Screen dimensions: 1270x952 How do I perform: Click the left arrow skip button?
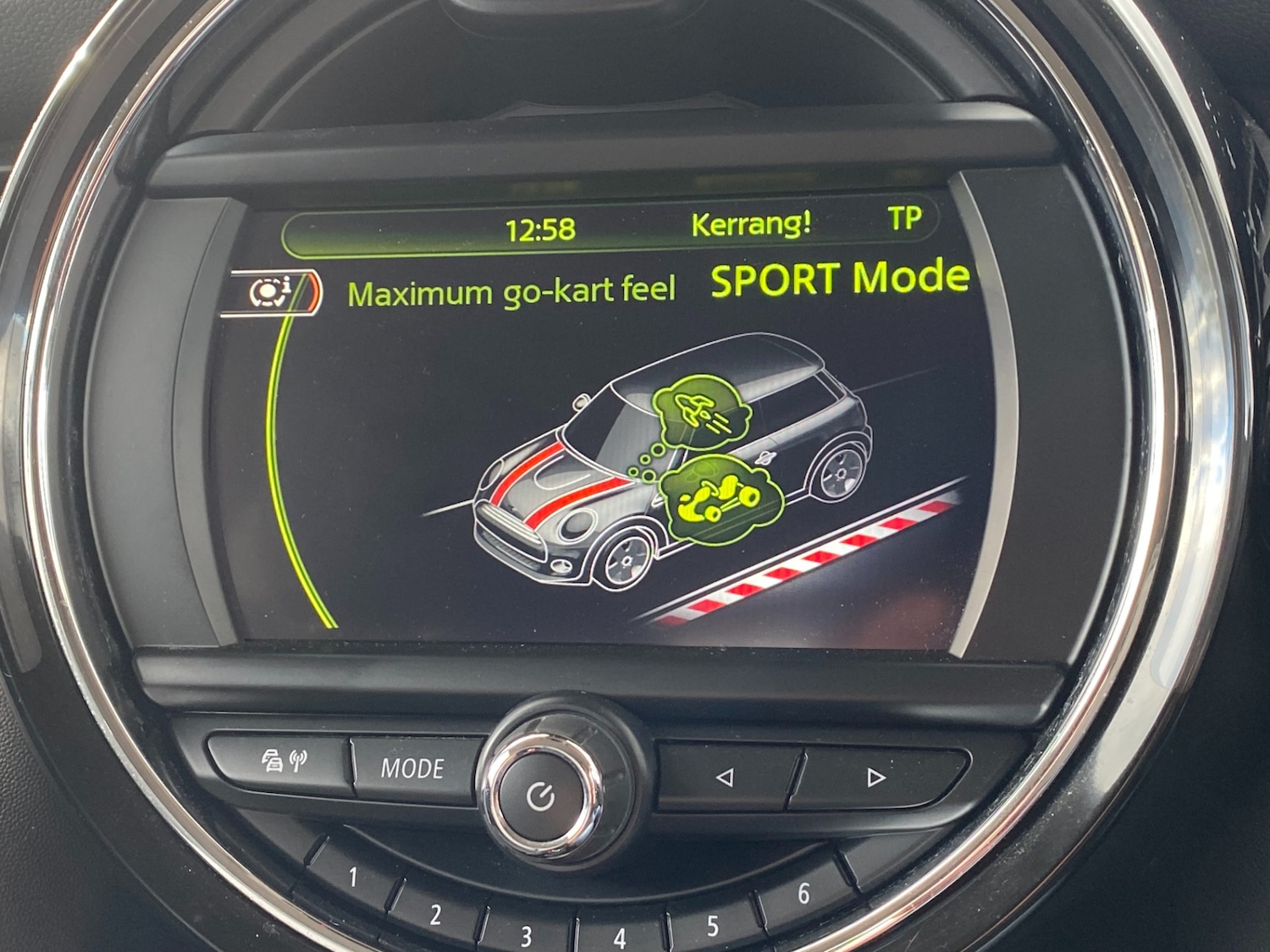724,776
